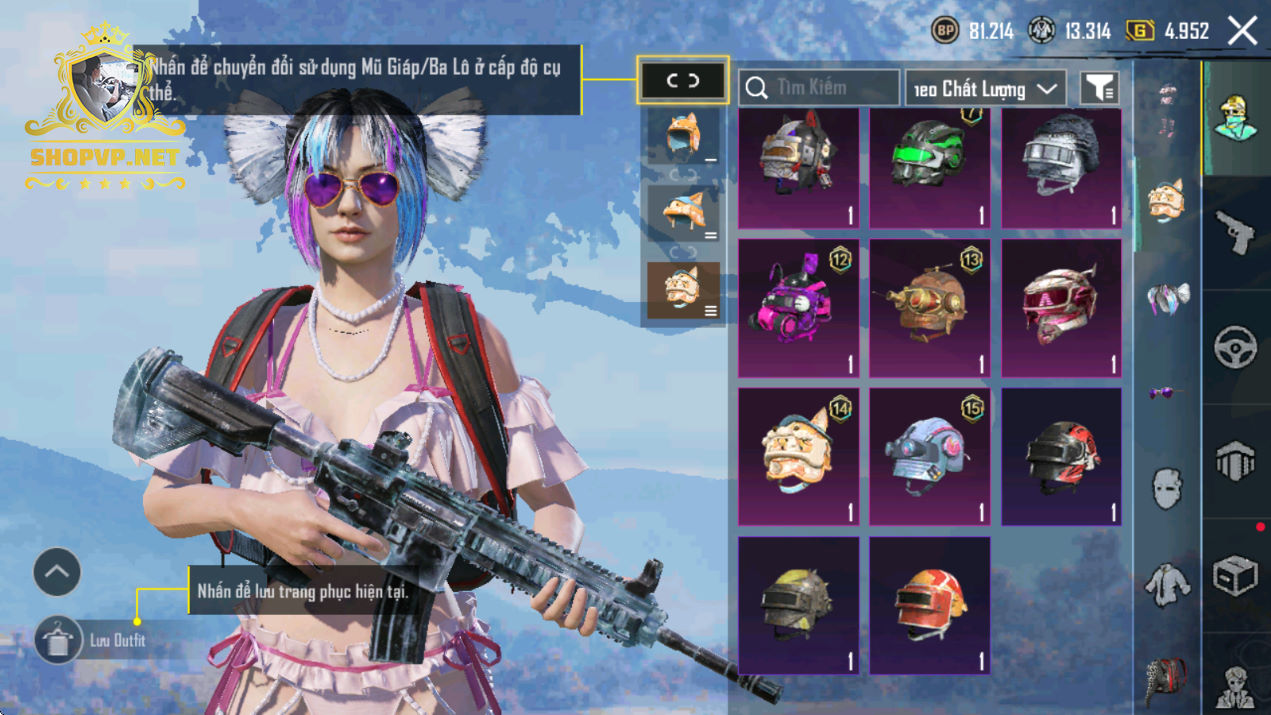Select the blue robot helmet skin
1271x715 pixels.
pyautogui.click(x=929, y=456)
